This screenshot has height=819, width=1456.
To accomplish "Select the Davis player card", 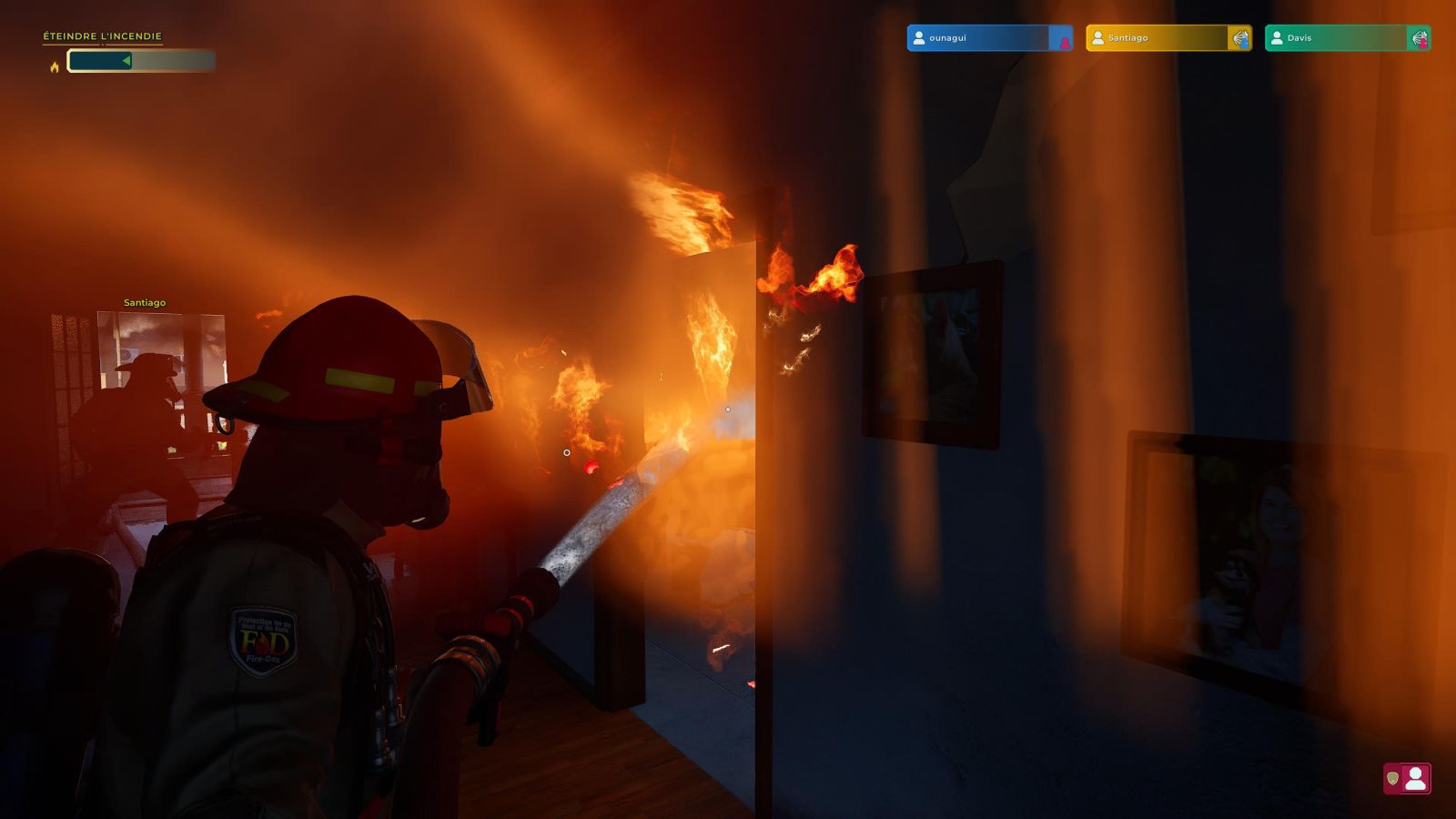I will (x=1347, y=38).
